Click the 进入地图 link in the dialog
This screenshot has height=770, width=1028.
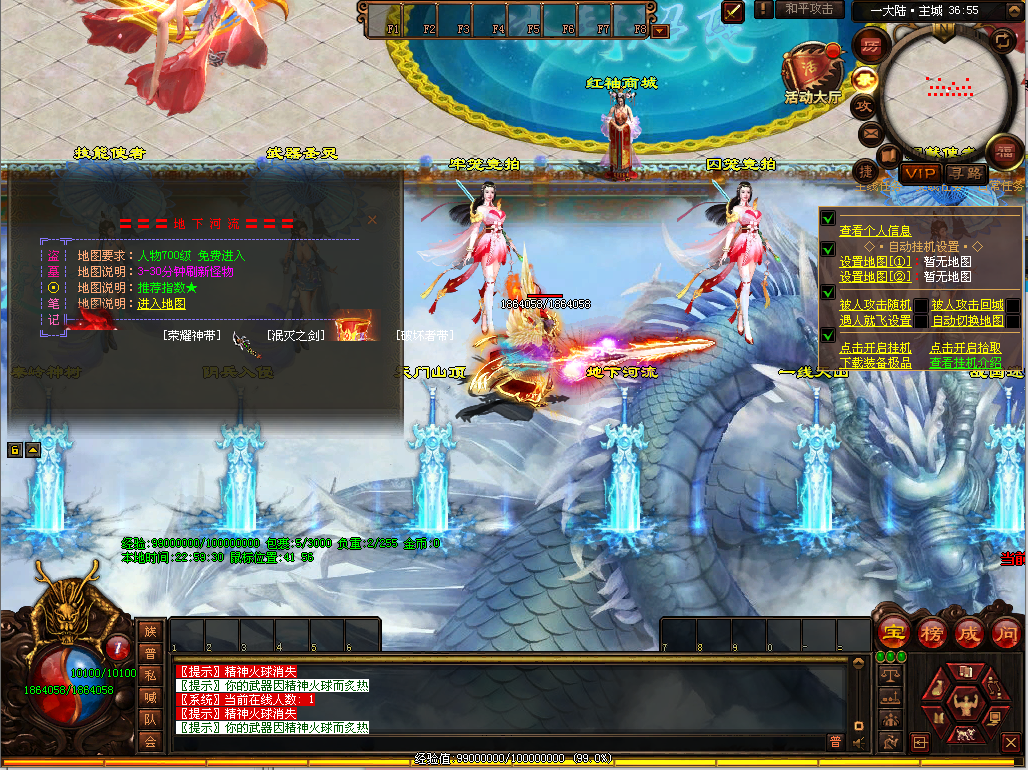161,304
